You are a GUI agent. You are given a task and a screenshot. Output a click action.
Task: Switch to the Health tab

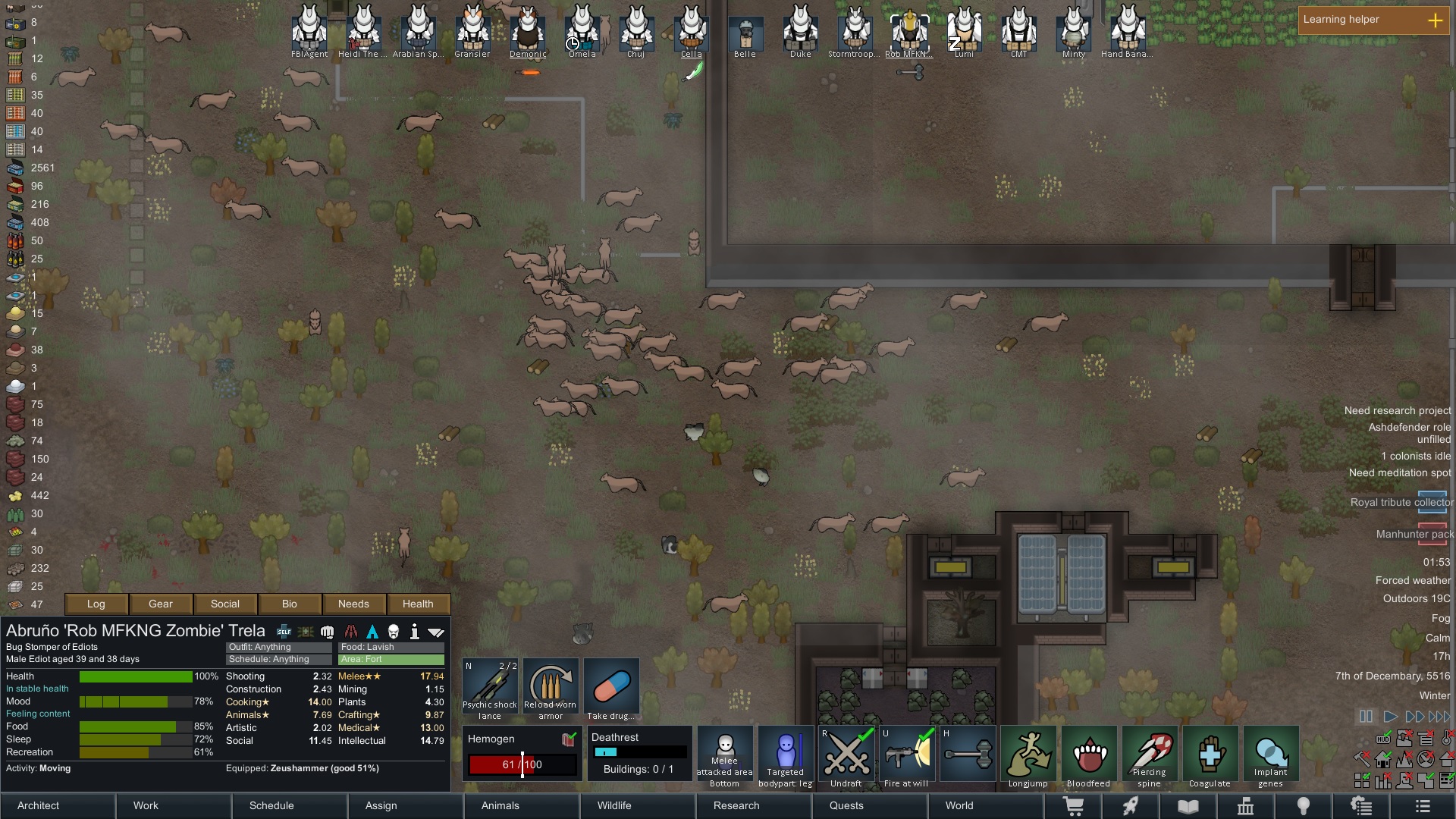tap(418, 604)
